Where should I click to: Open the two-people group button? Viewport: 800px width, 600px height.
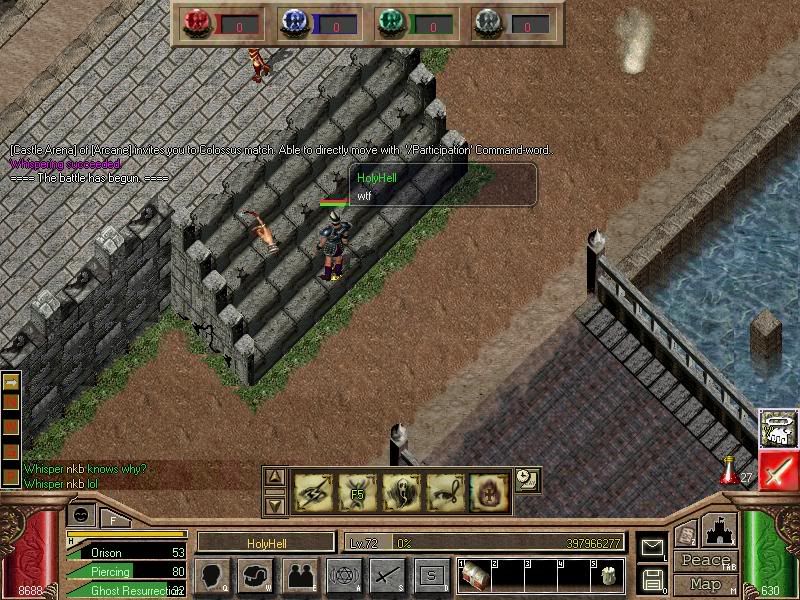(x=299, y=575)
